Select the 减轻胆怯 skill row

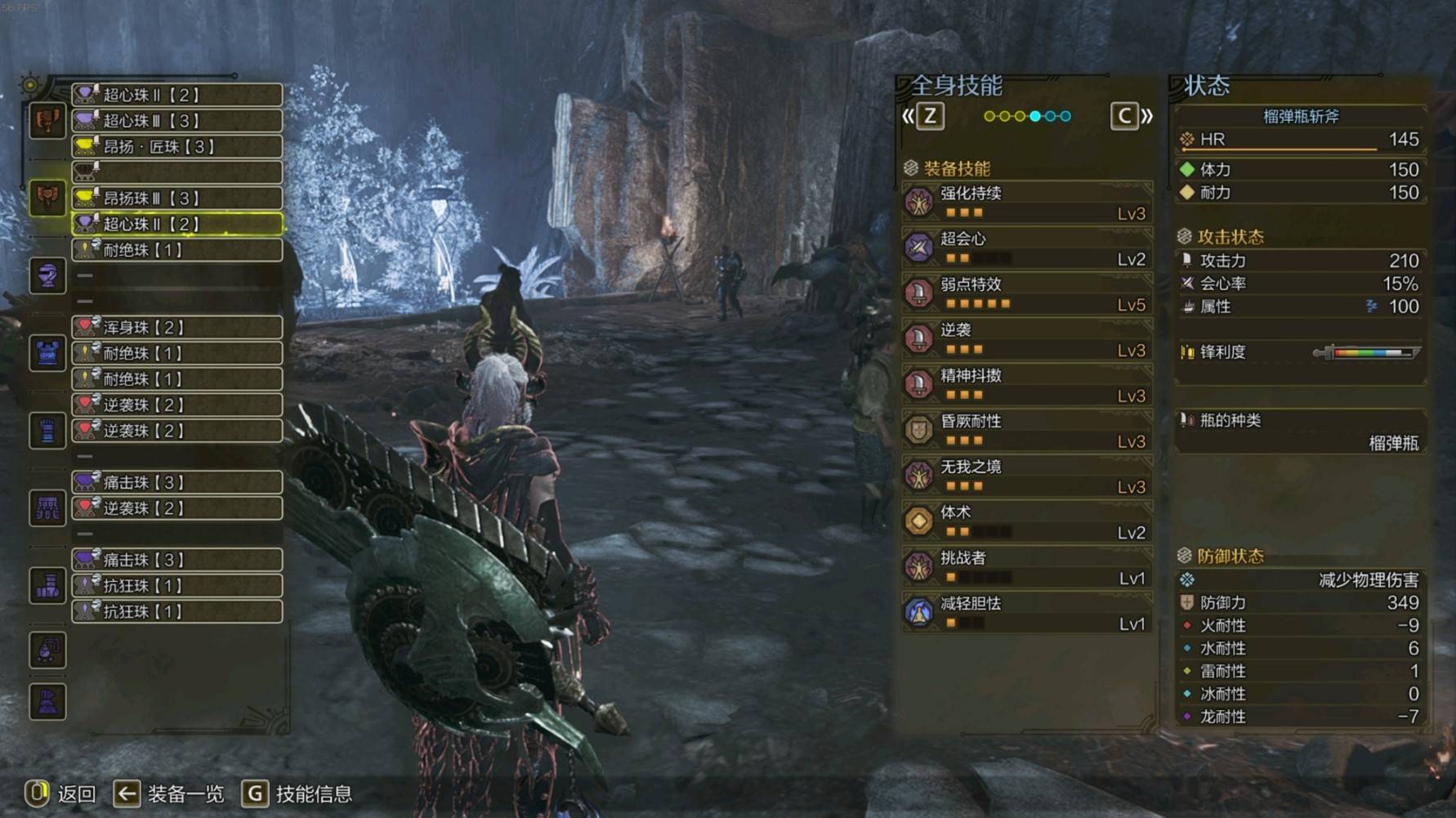point(1027,613)
